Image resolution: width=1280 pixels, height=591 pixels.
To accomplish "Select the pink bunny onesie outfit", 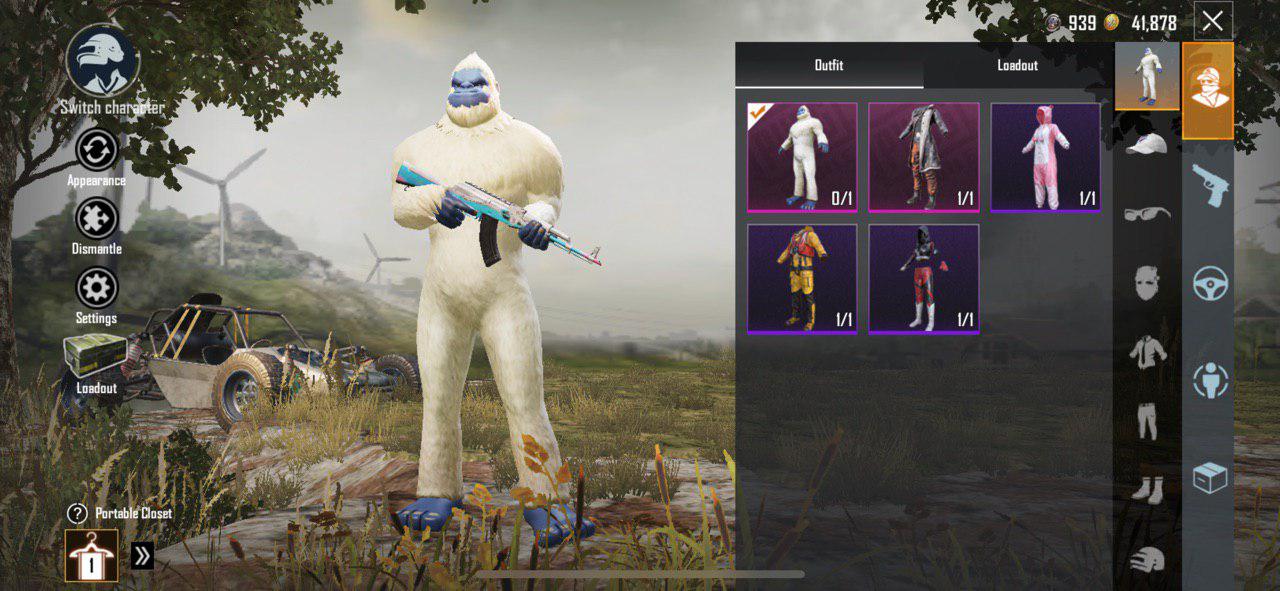I will [x=1045, y=157].
